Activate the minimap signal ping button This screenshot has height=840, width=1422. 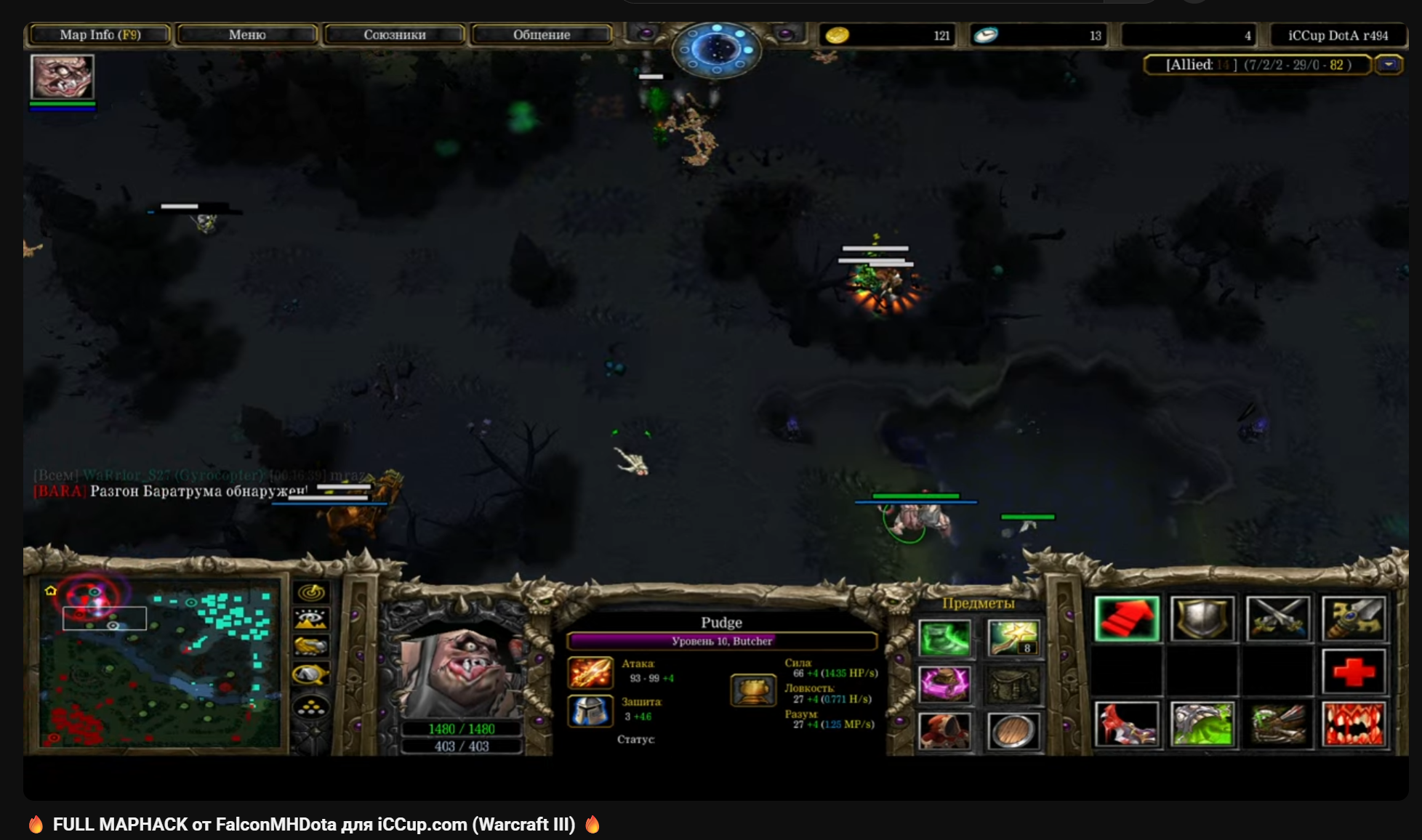311,592
